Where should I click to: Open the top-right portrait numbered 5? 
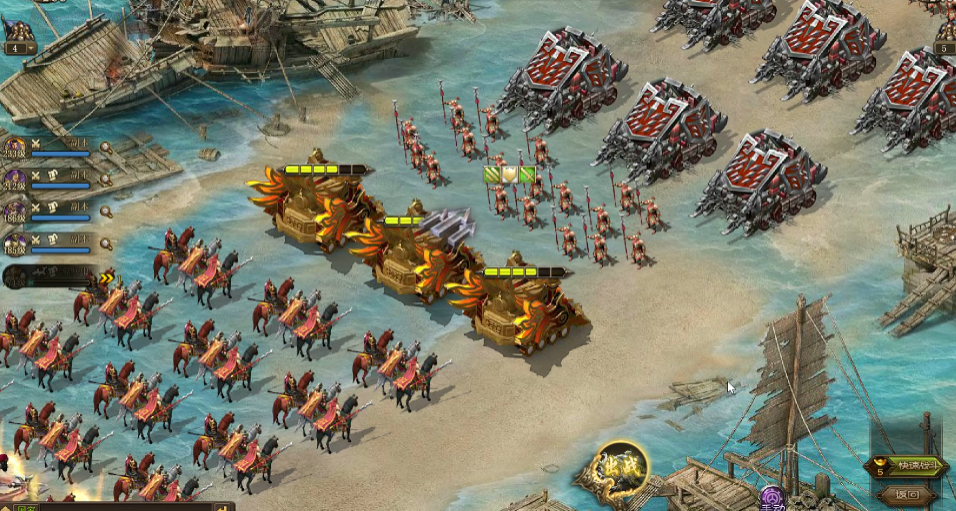[x=943, y=30]
